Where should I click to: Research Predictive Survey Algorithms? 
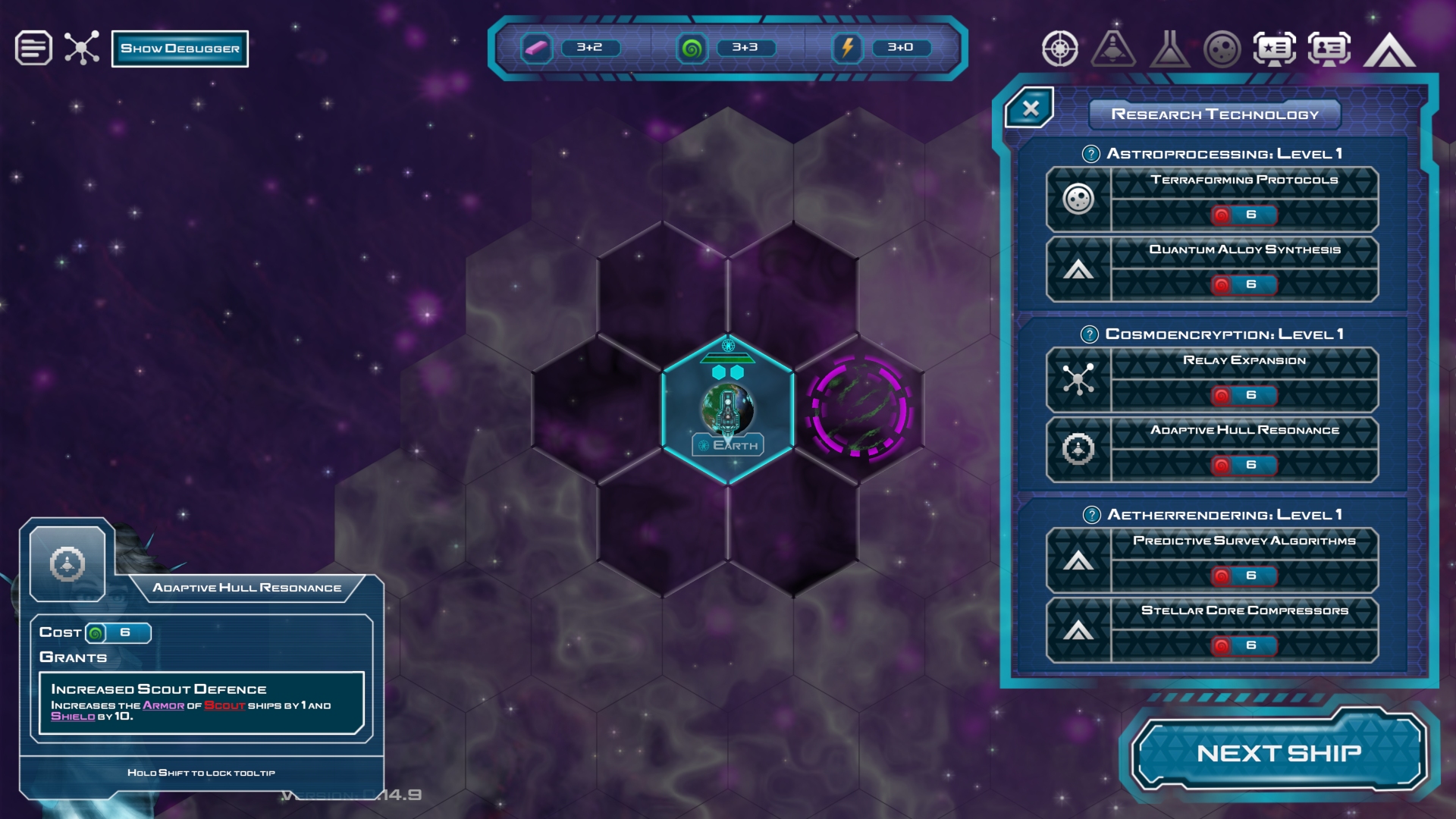pyautogui.click(x=1212, y=560)
